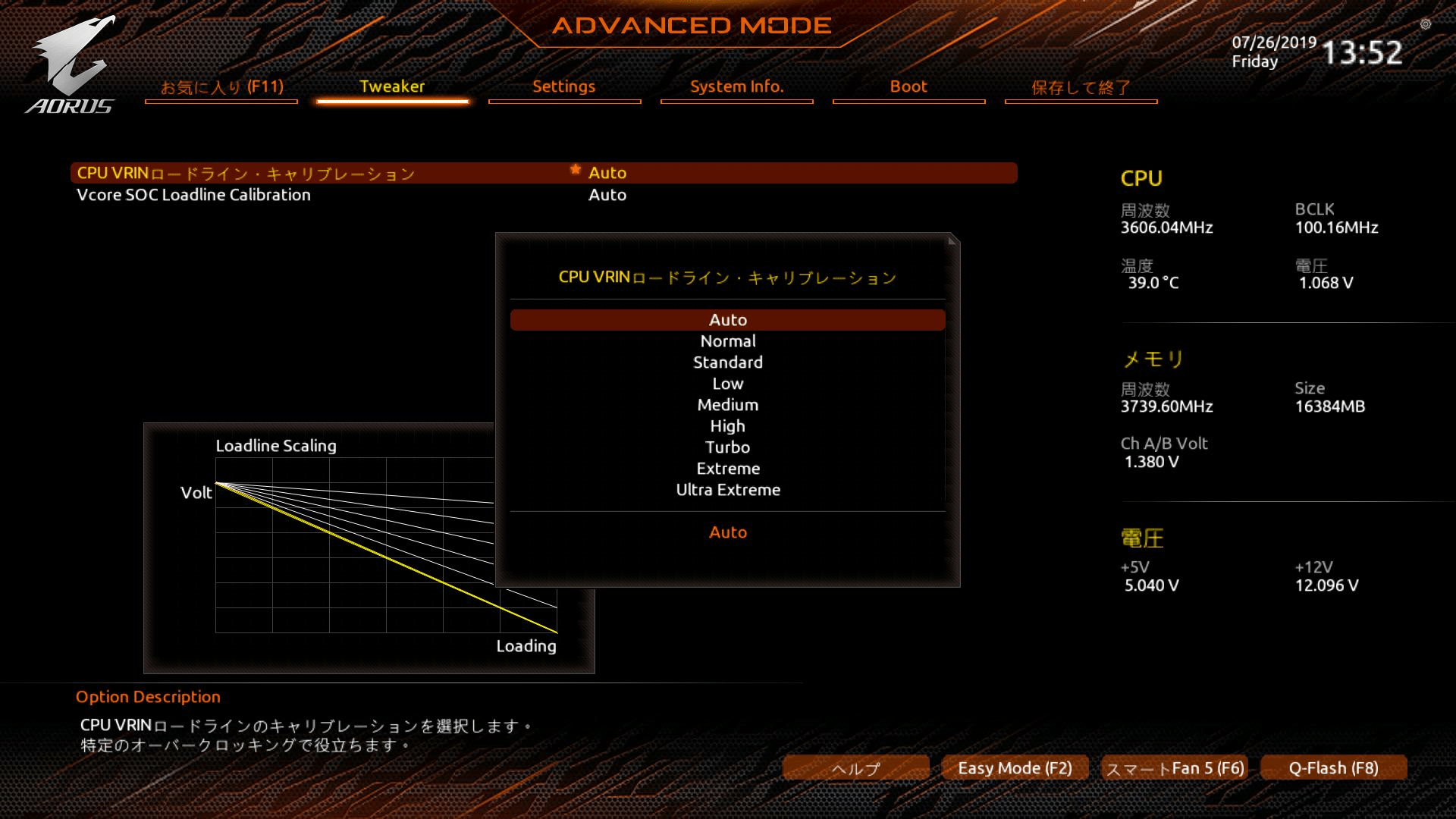Viewport: 1456px width, 819px height.
Task: Choose Normal in the loadline list
Action: (x=728, y=341)
